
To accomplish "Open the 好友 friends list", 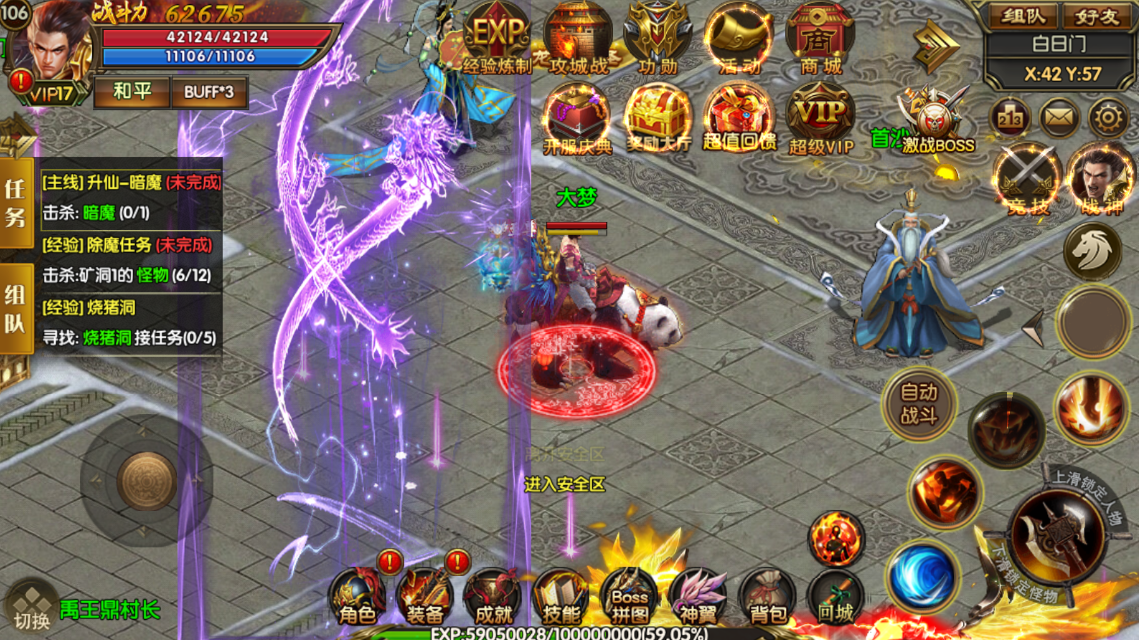I will coord(1096,16).
